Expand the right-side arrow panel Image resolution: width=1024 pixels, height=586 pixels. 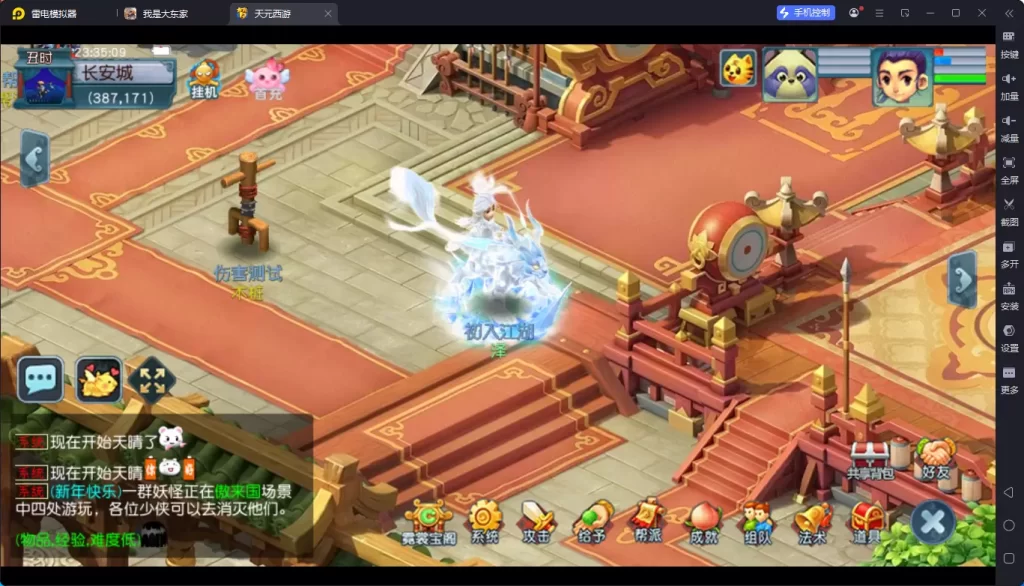[x=962, y=279]
